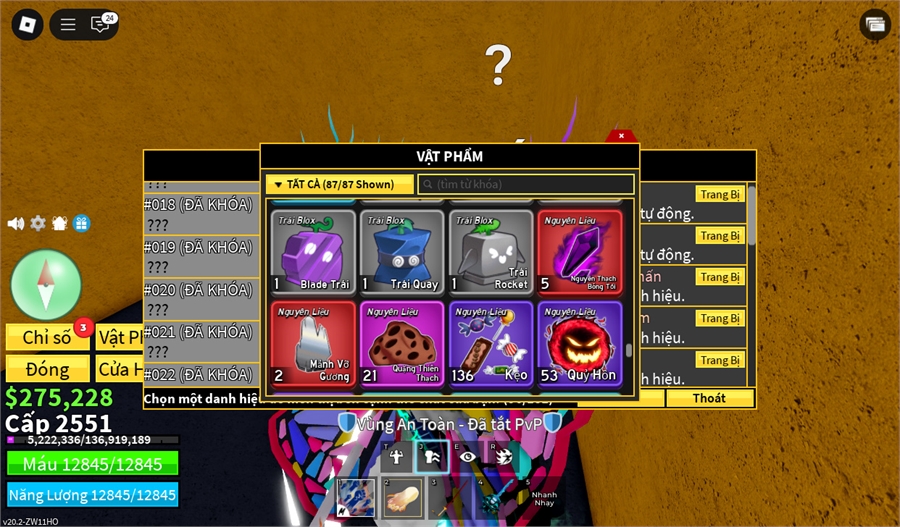The height and width of the screenshot is (527, 900).
Task: Select the Mảnh Vỡ Gương material
Action: pyautogui.click(x=315, y=343)
